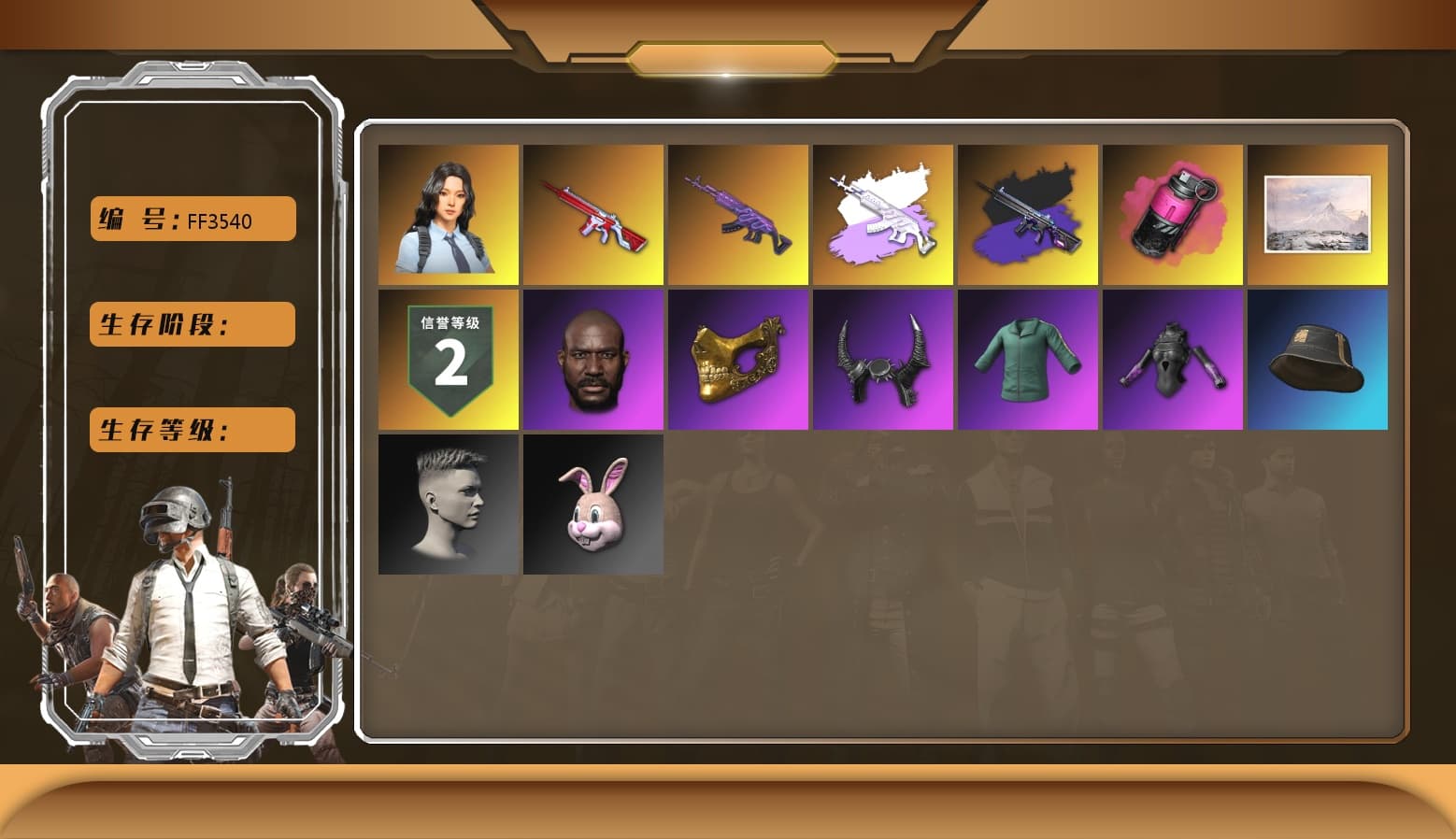
Task: Open the mountain landscape spray painting
Action: coord(1317,214)
